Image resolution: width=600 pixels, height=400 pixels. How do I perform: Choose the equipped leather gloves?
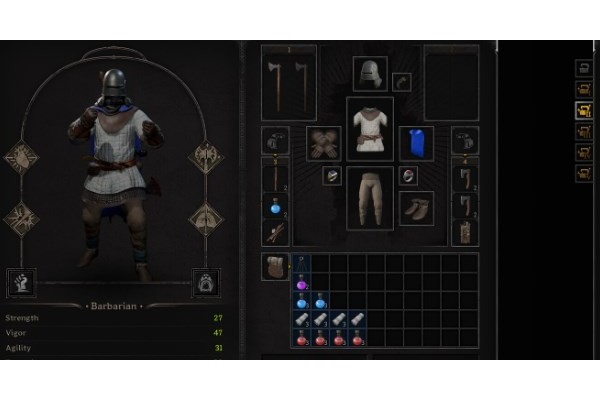tap(323, 142)
